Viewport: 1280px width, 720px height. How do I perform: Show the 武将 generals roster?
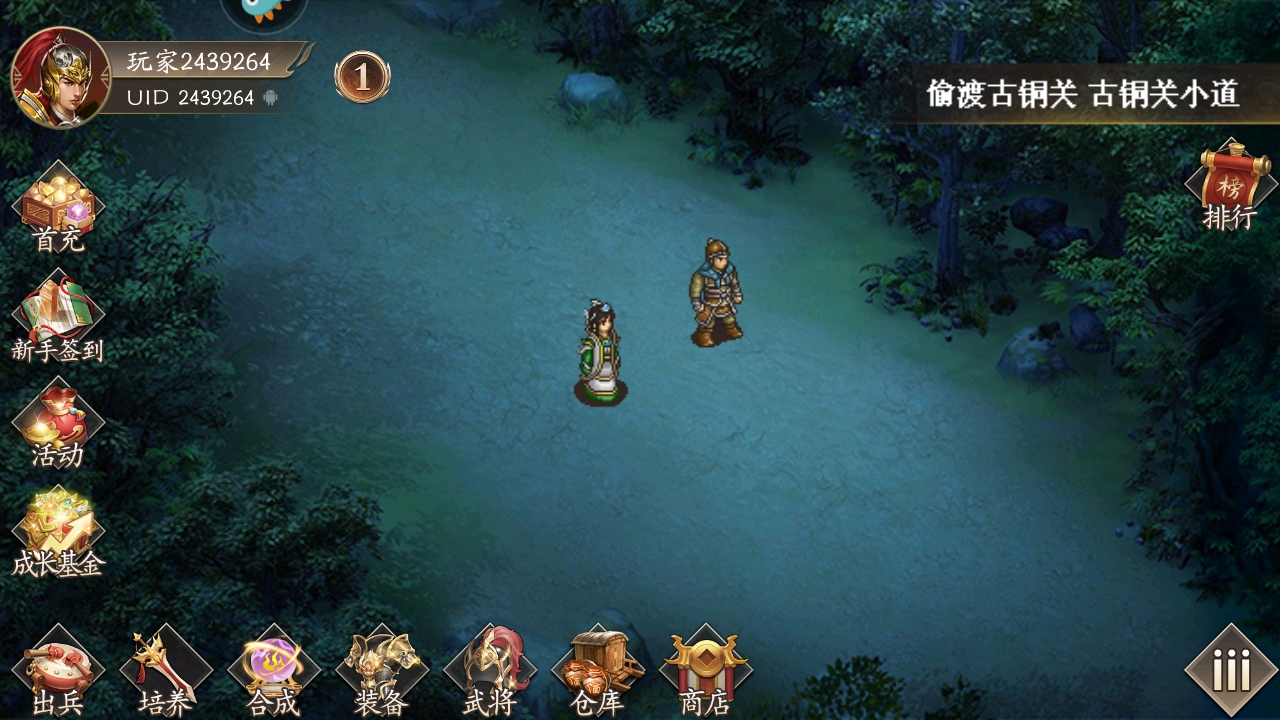click(x=490, y=672)
